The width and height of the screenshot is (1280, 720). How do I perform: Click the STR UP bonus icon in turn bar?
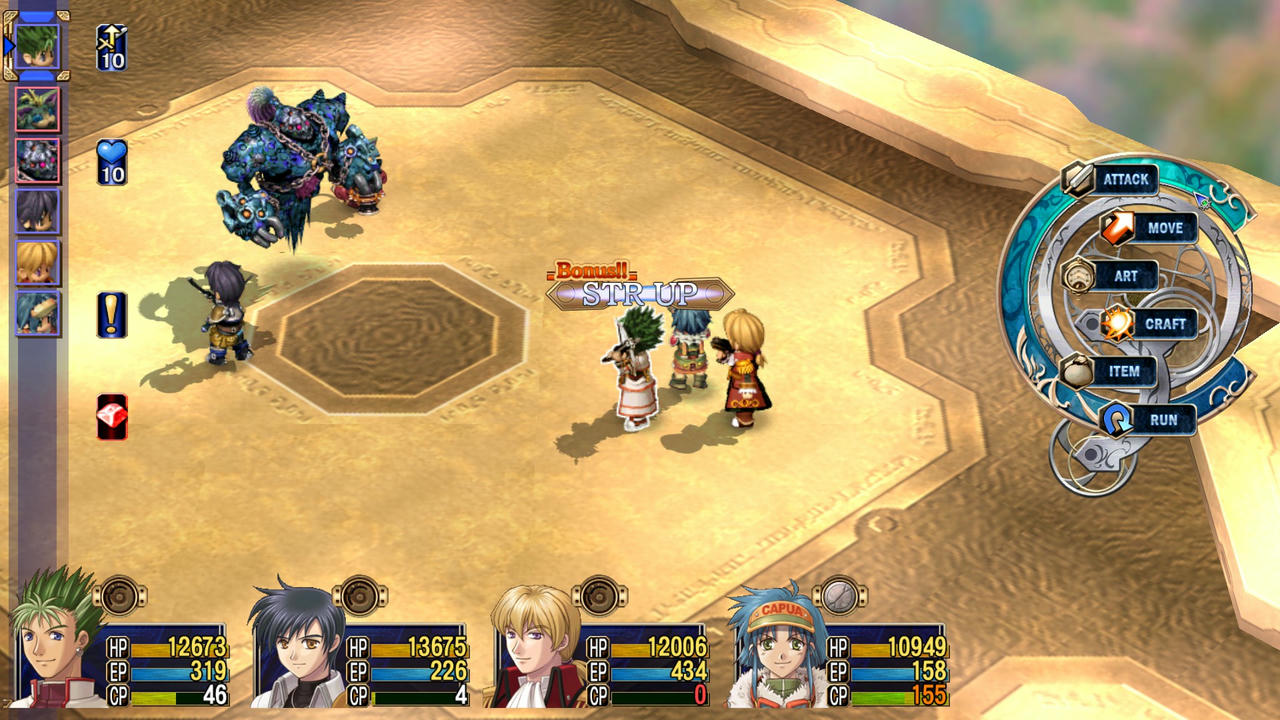[110, 47]
